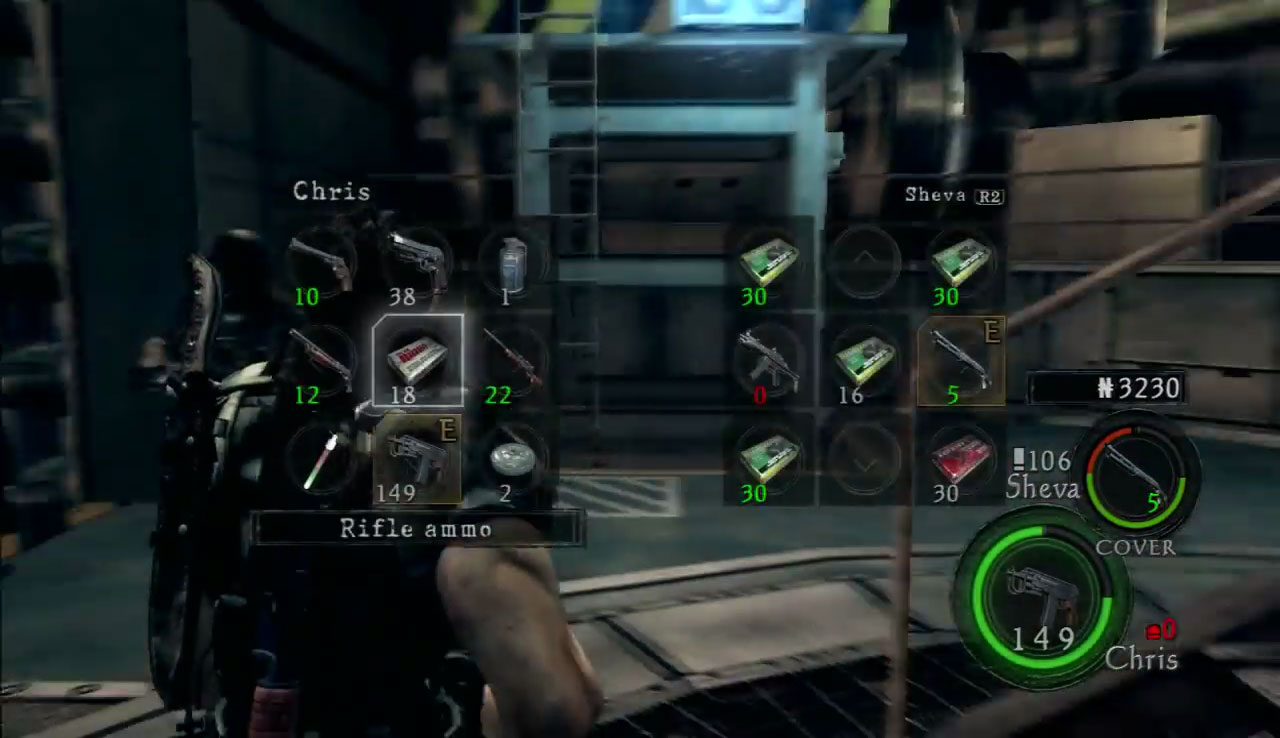Choose the stun rod slot
Screen dimensions: 1280x738
tap(323, 458)
